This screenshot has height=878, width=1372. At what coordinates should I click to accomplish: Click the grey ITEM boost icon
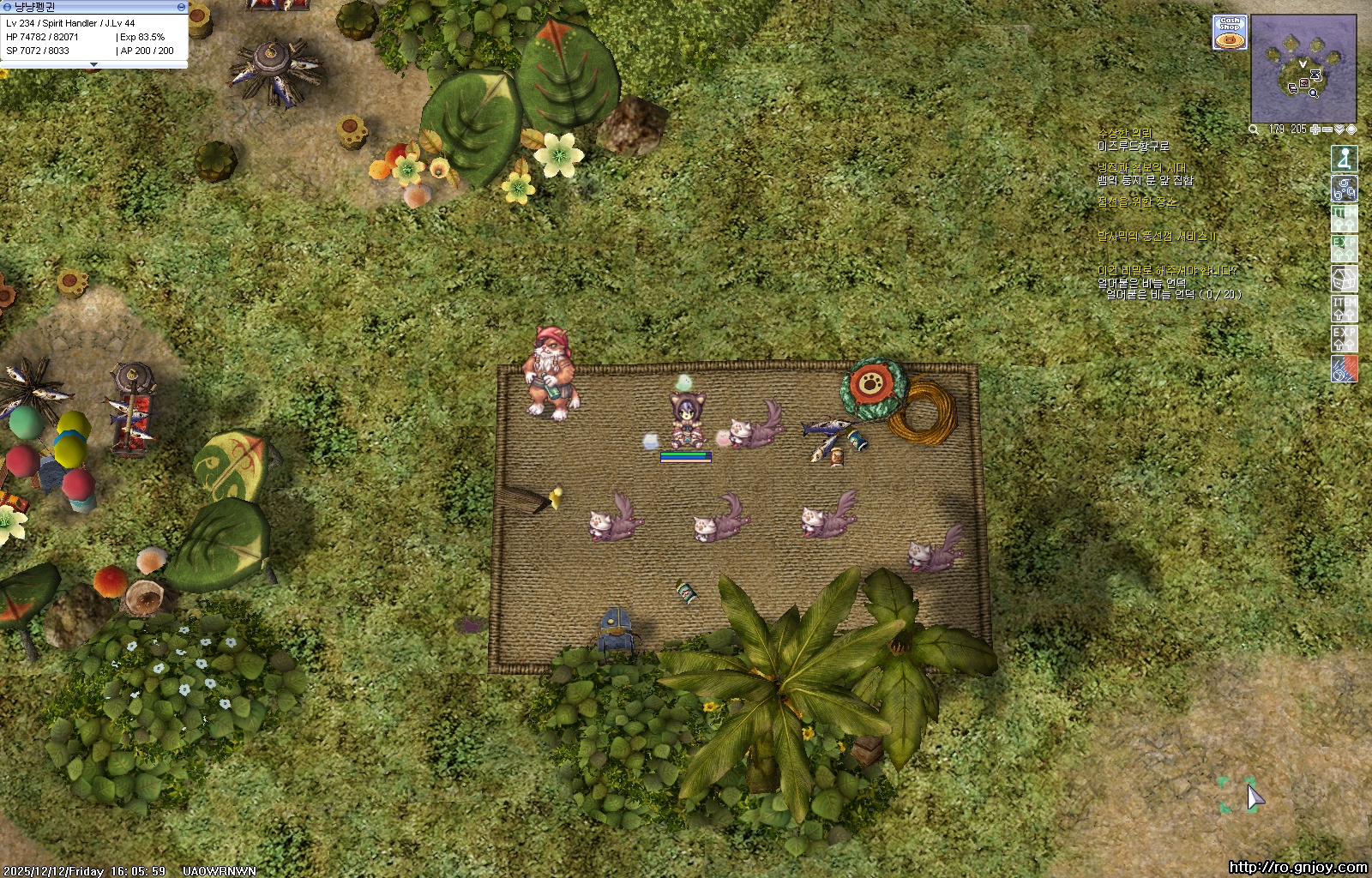point(1344,309)
